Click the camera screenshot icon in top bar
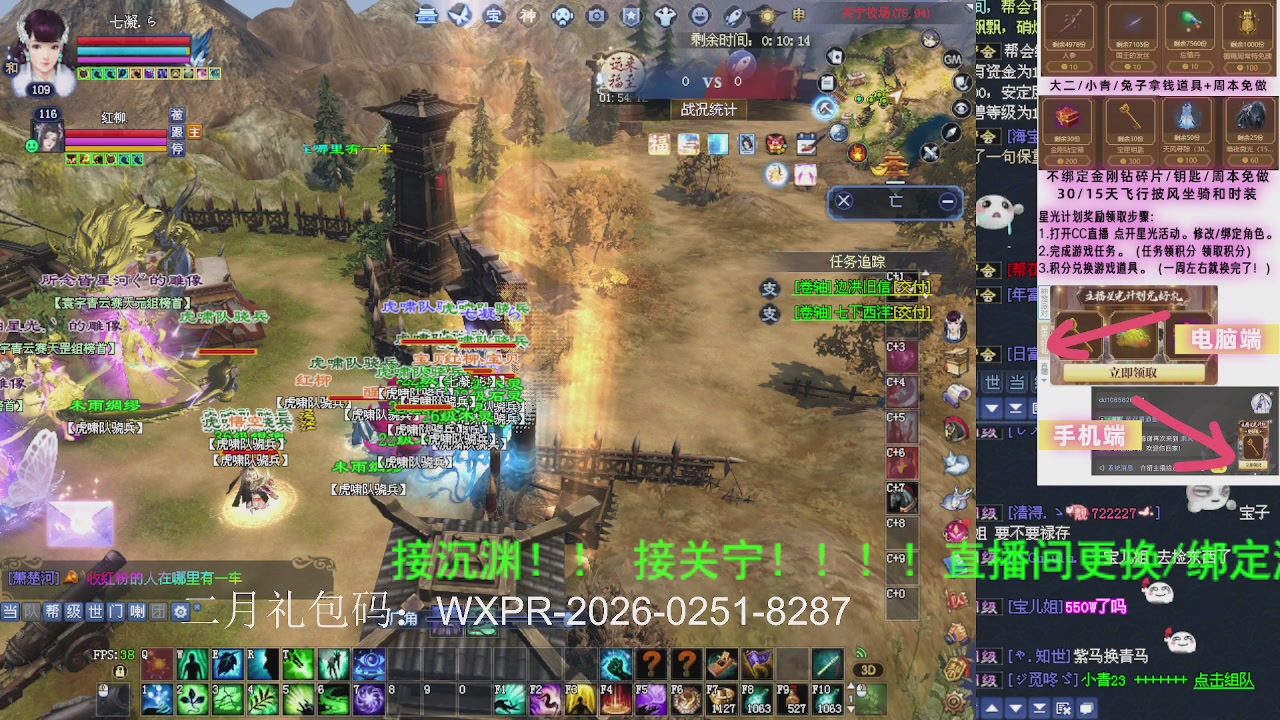 coord(596,16)
